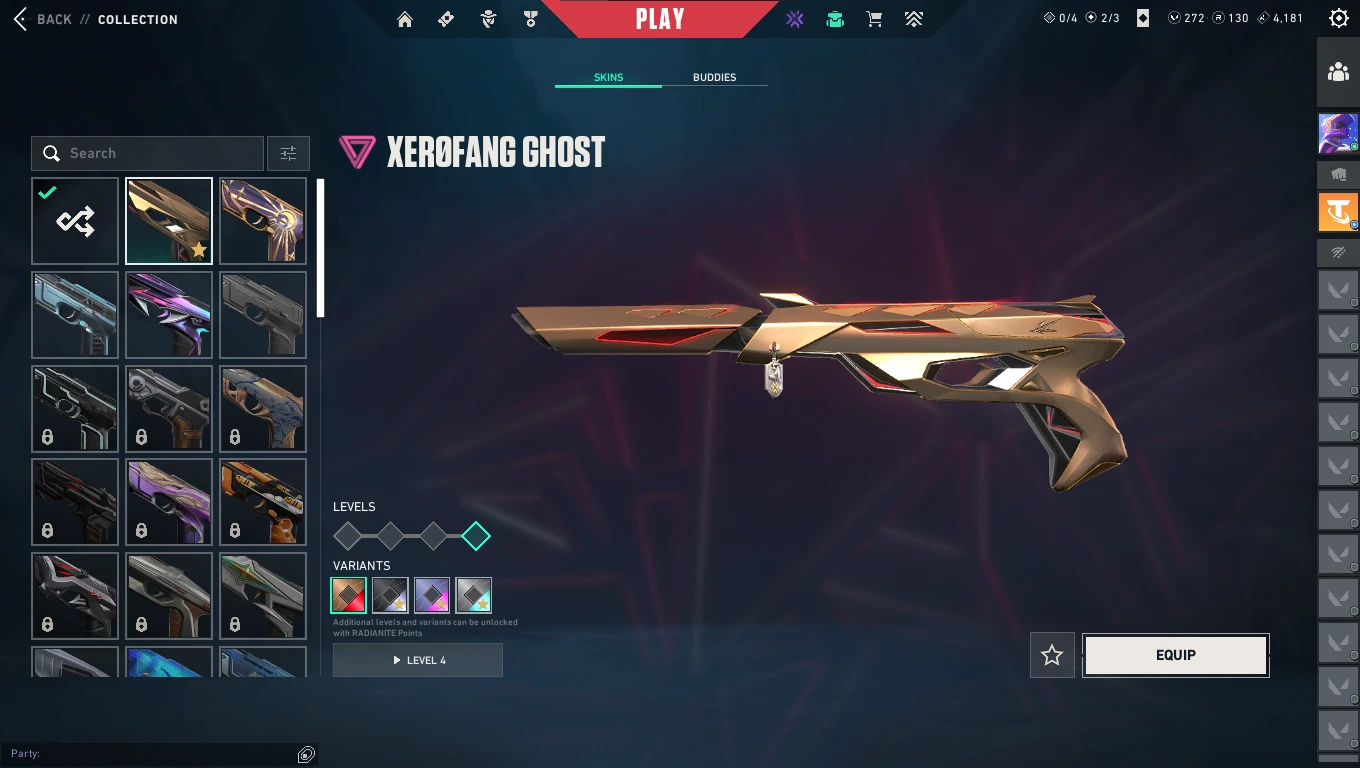Start a match with the PLAY button

coord(660,19)
